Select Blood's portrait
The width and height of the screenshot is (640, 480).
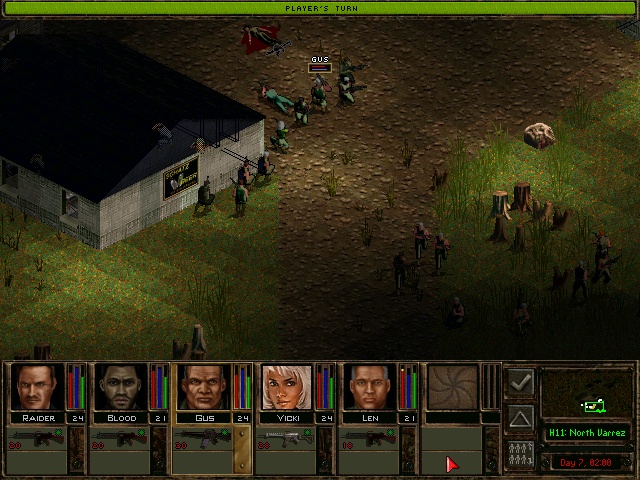click(121, 387)
